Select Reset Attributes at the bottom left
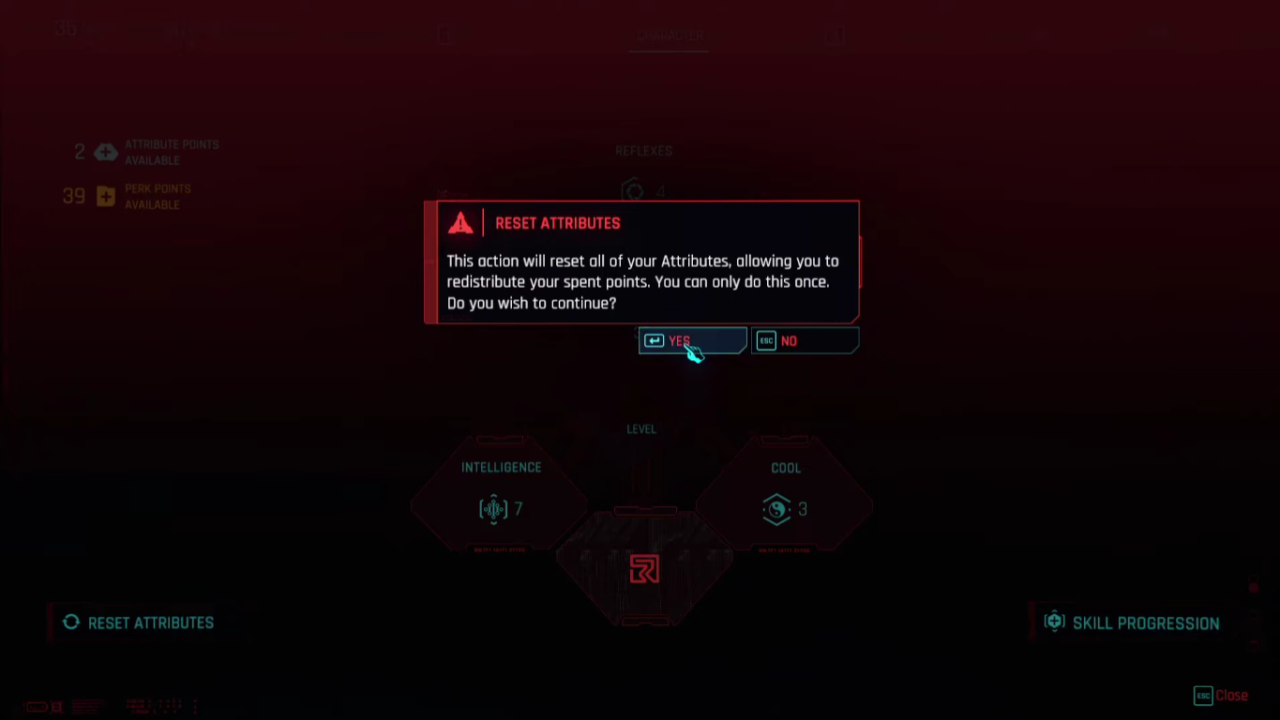This screenshot has height=720, width=1280. 150,622
